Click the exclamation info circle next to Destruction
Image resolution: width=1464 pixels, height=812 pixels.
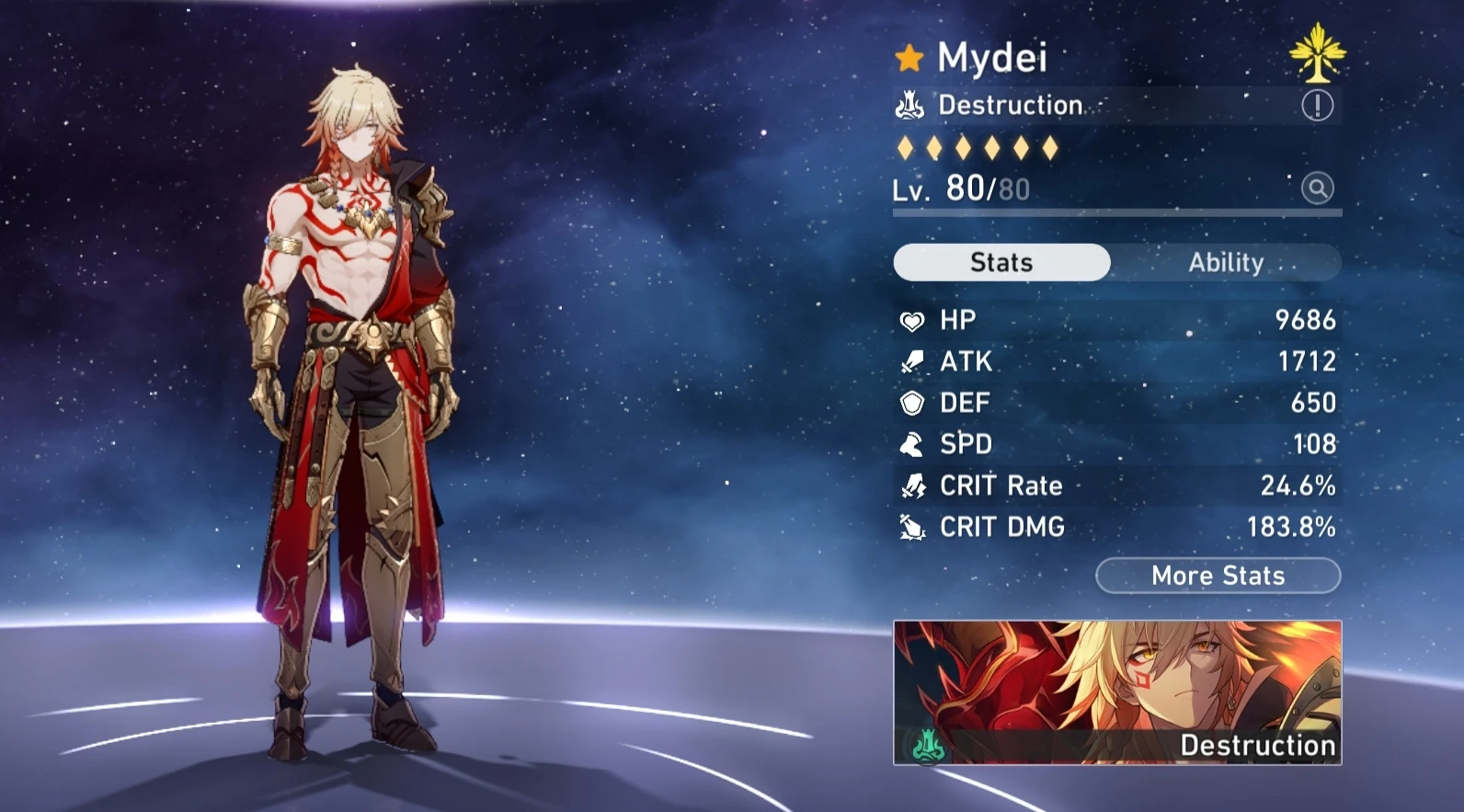[1317, 105]
